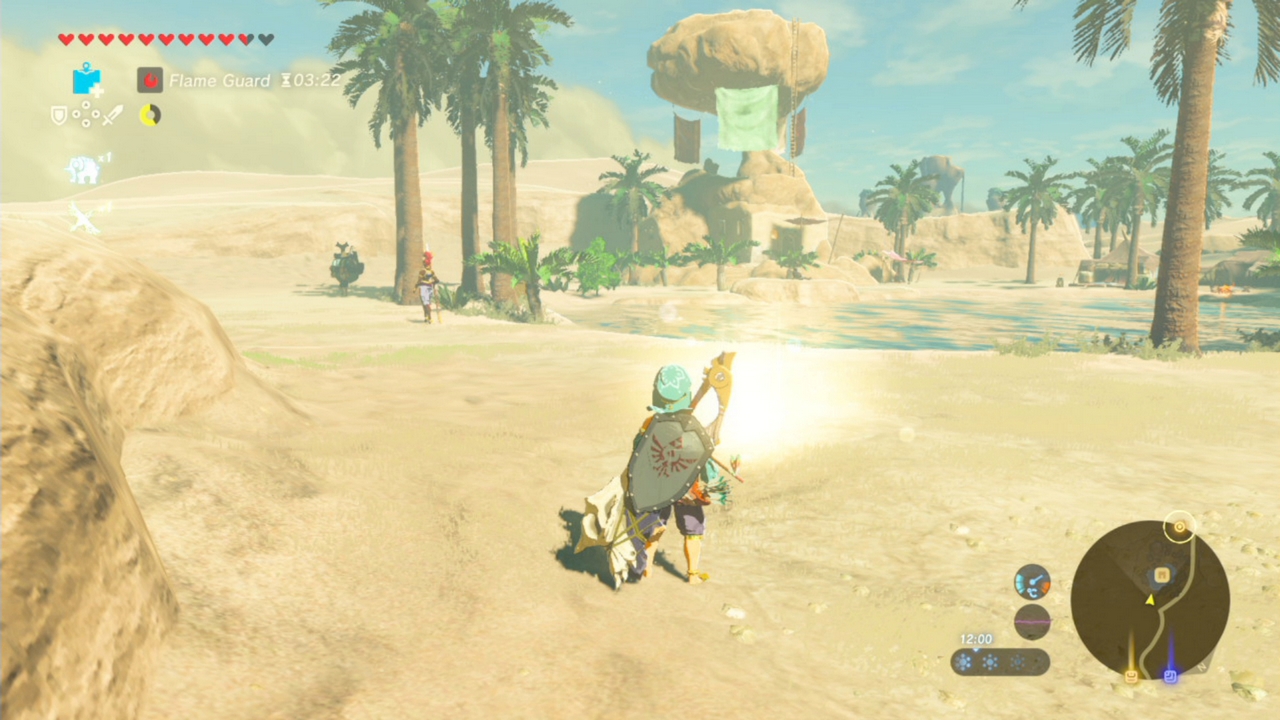Toggle the Flame Guard status effect
Screen dimensions: 1280x720
tap(150, 81)
